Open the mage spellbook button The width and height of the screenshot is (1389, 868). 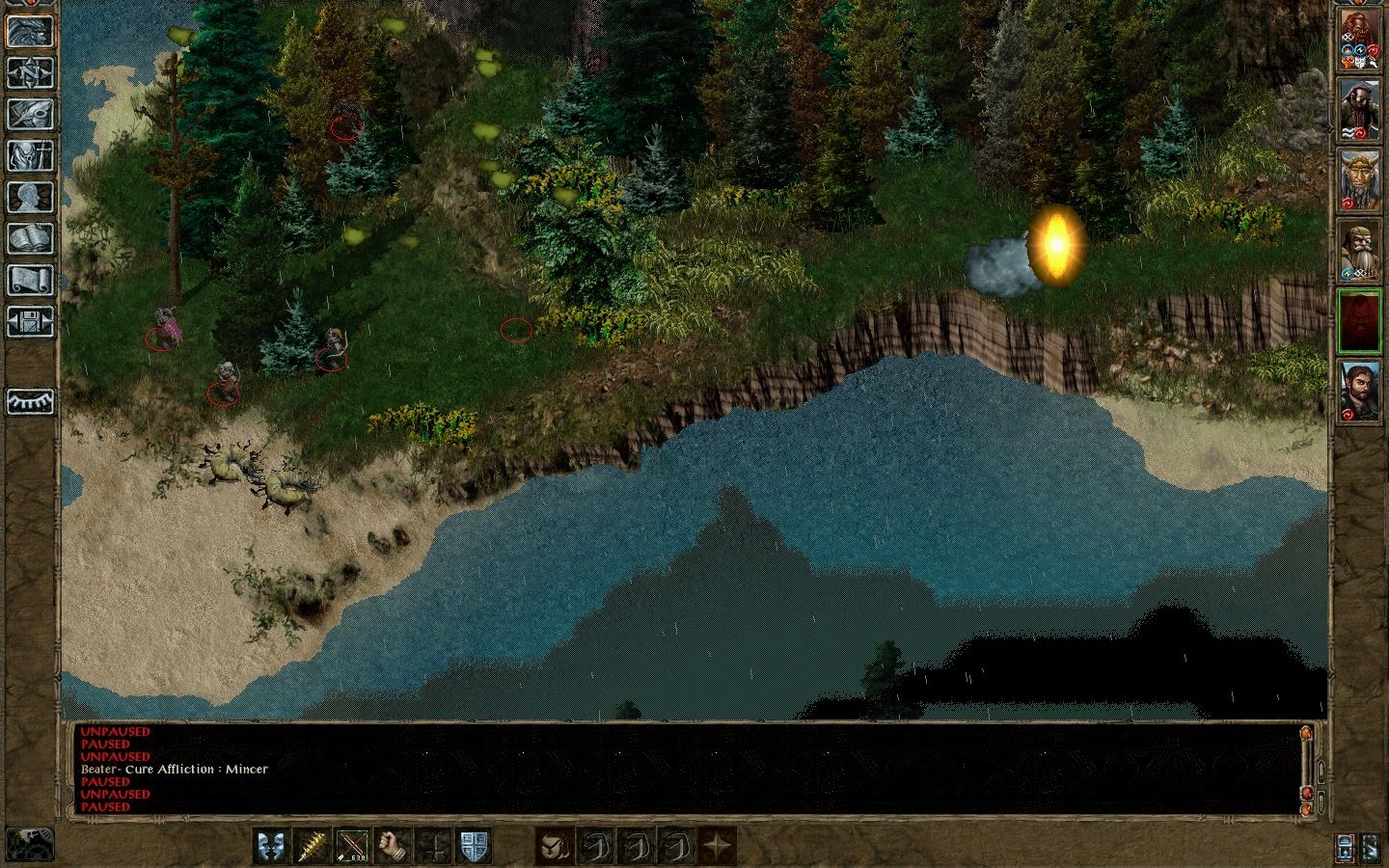[x=30, y=238]
